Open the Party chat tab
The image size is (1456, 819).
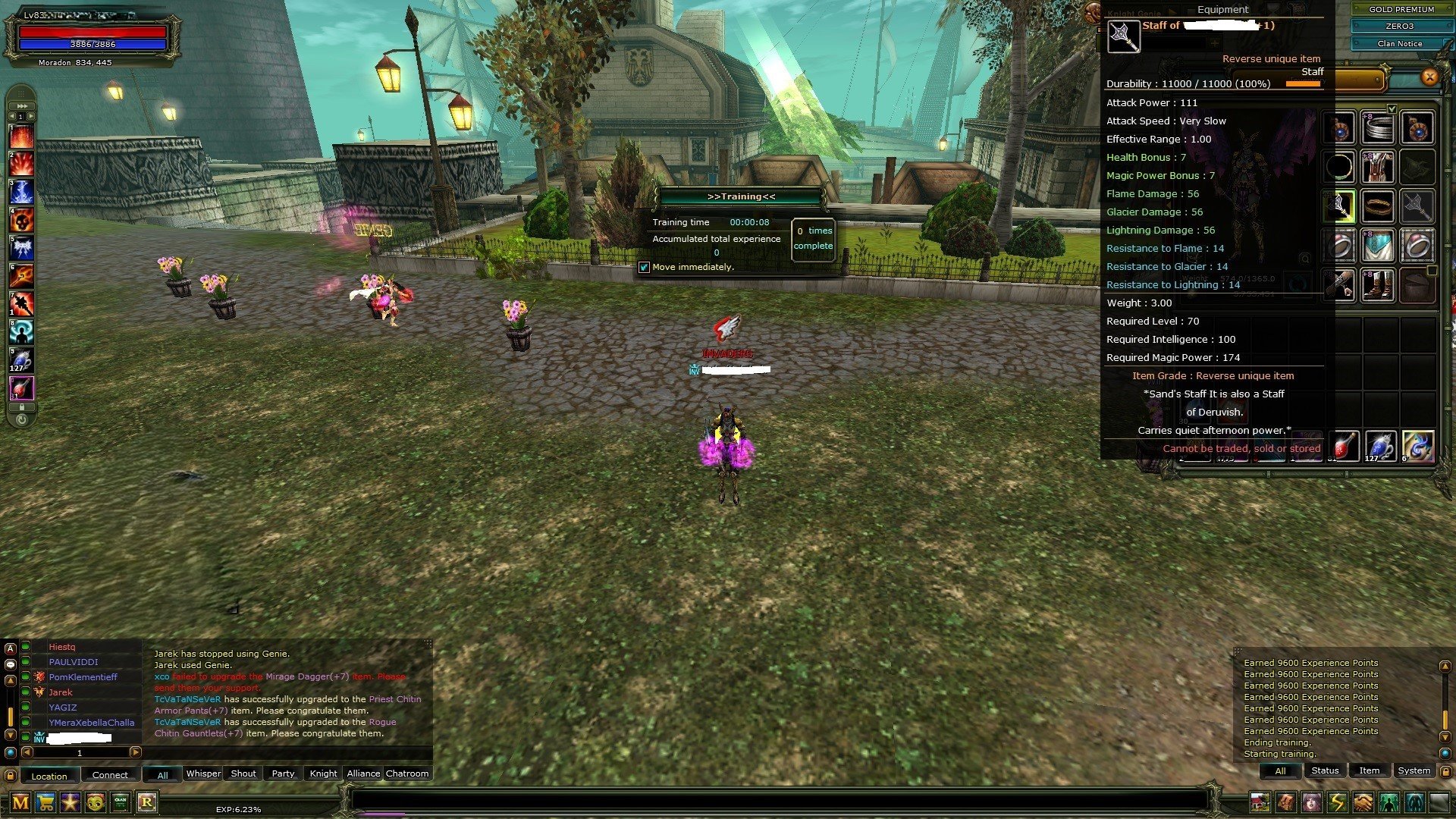[283, 773]
